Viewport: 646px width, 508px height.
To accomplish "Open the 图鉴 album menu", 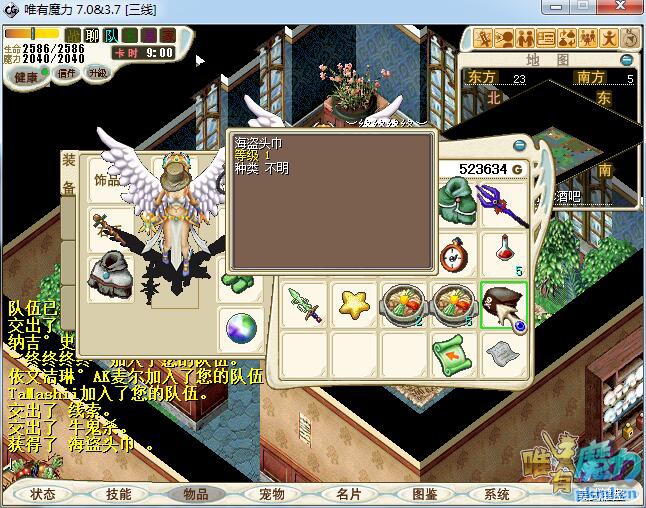I will [424, 494].
